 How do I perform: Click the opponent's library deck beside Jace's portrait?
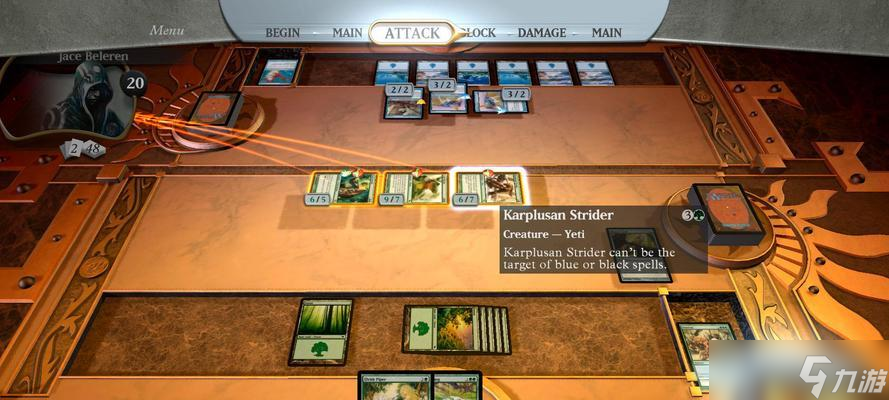point(215,108)
